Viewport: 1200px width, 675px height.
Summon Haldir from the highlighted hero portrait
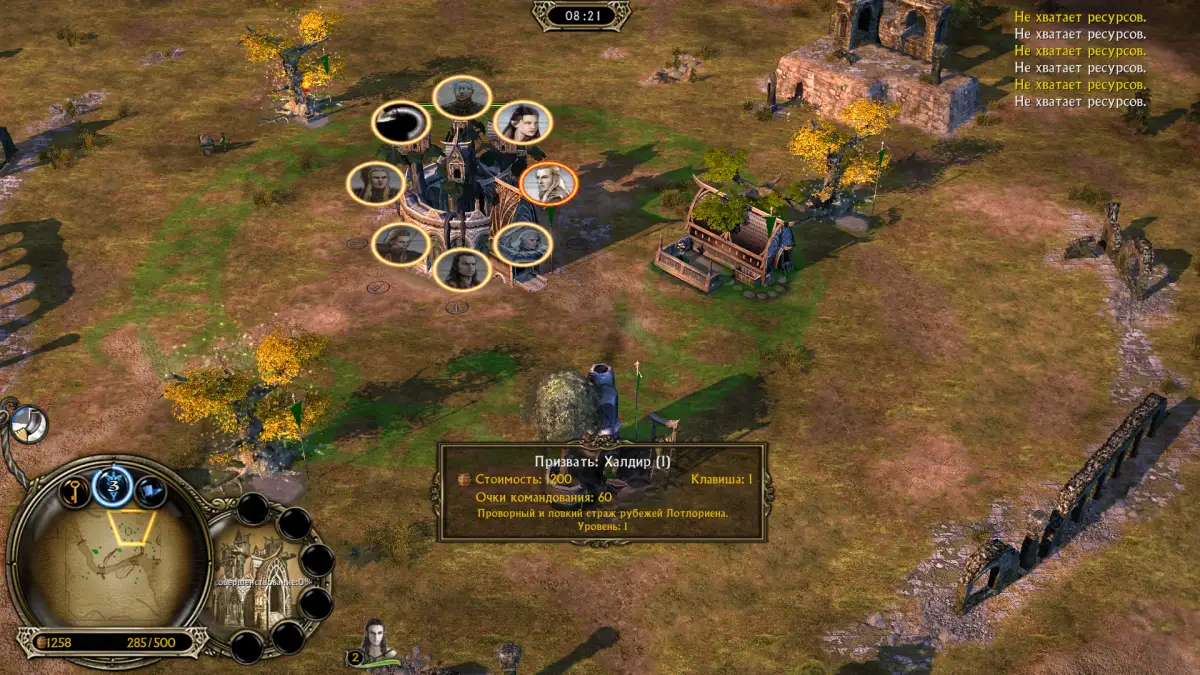tap(549, 184)
